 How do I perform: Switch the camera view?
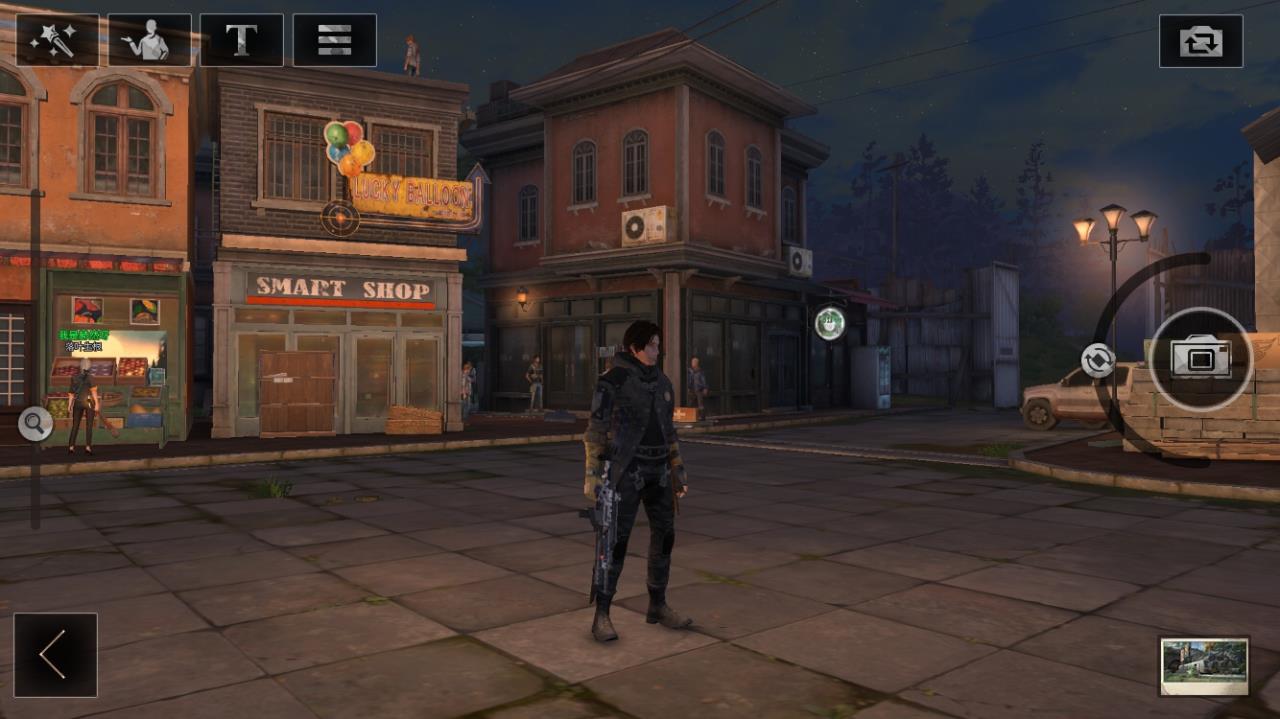1200,41
